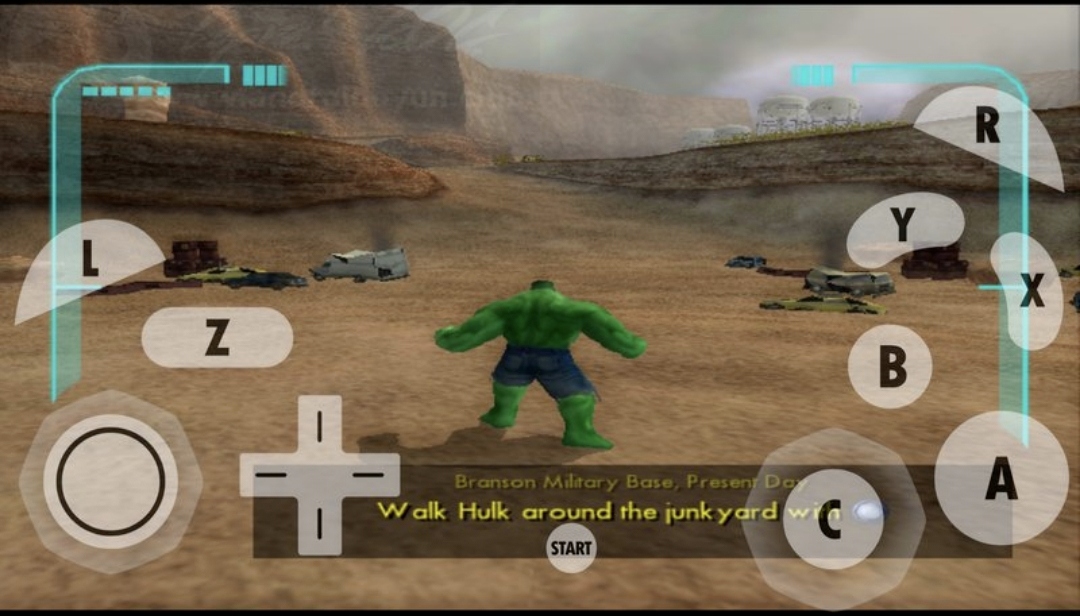This screenshot has height=616, width=1080.
Task: Tap the C-stick control
Action: coord(829,519)
